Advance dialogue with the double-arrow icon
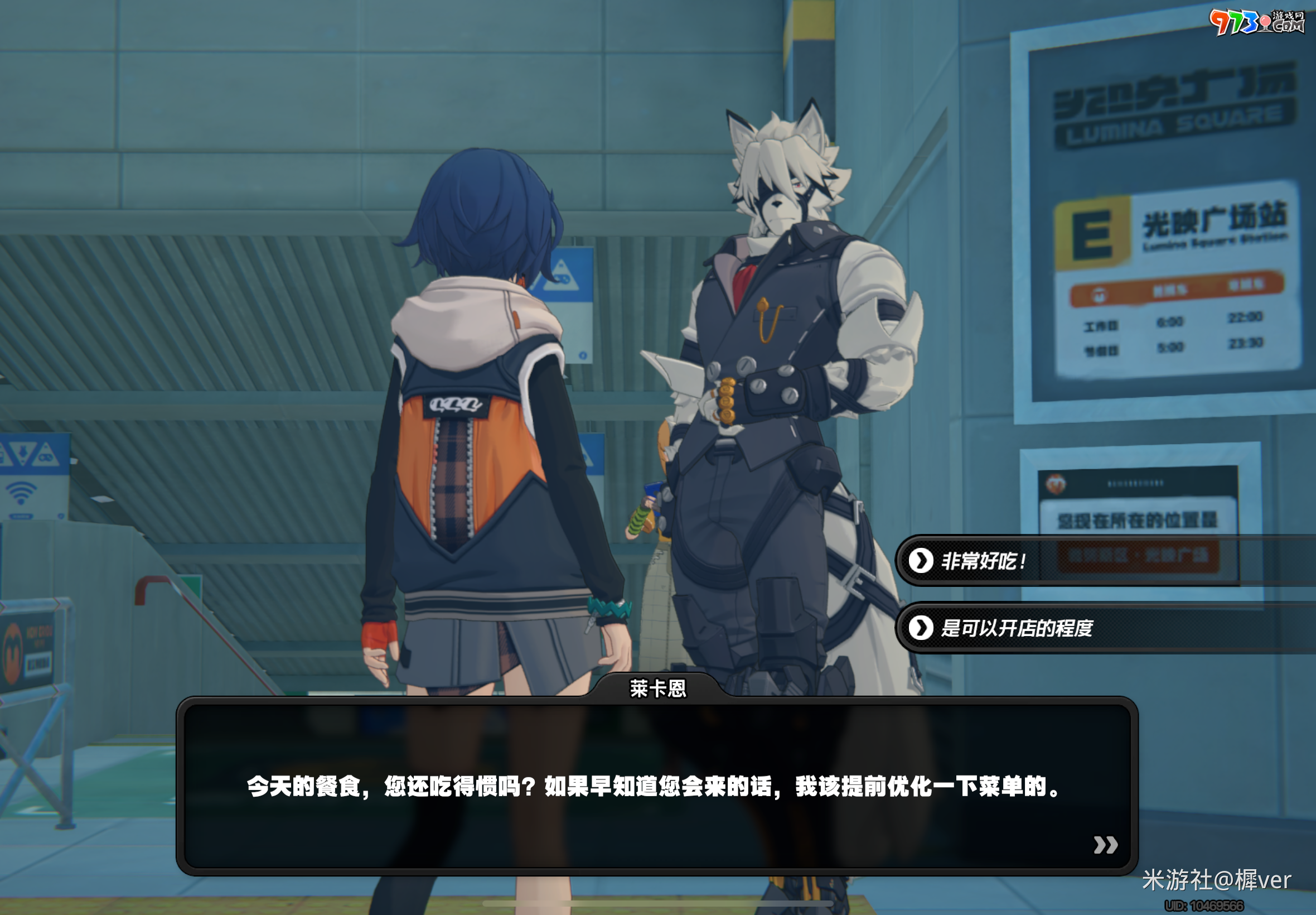 coord(1105,845)
